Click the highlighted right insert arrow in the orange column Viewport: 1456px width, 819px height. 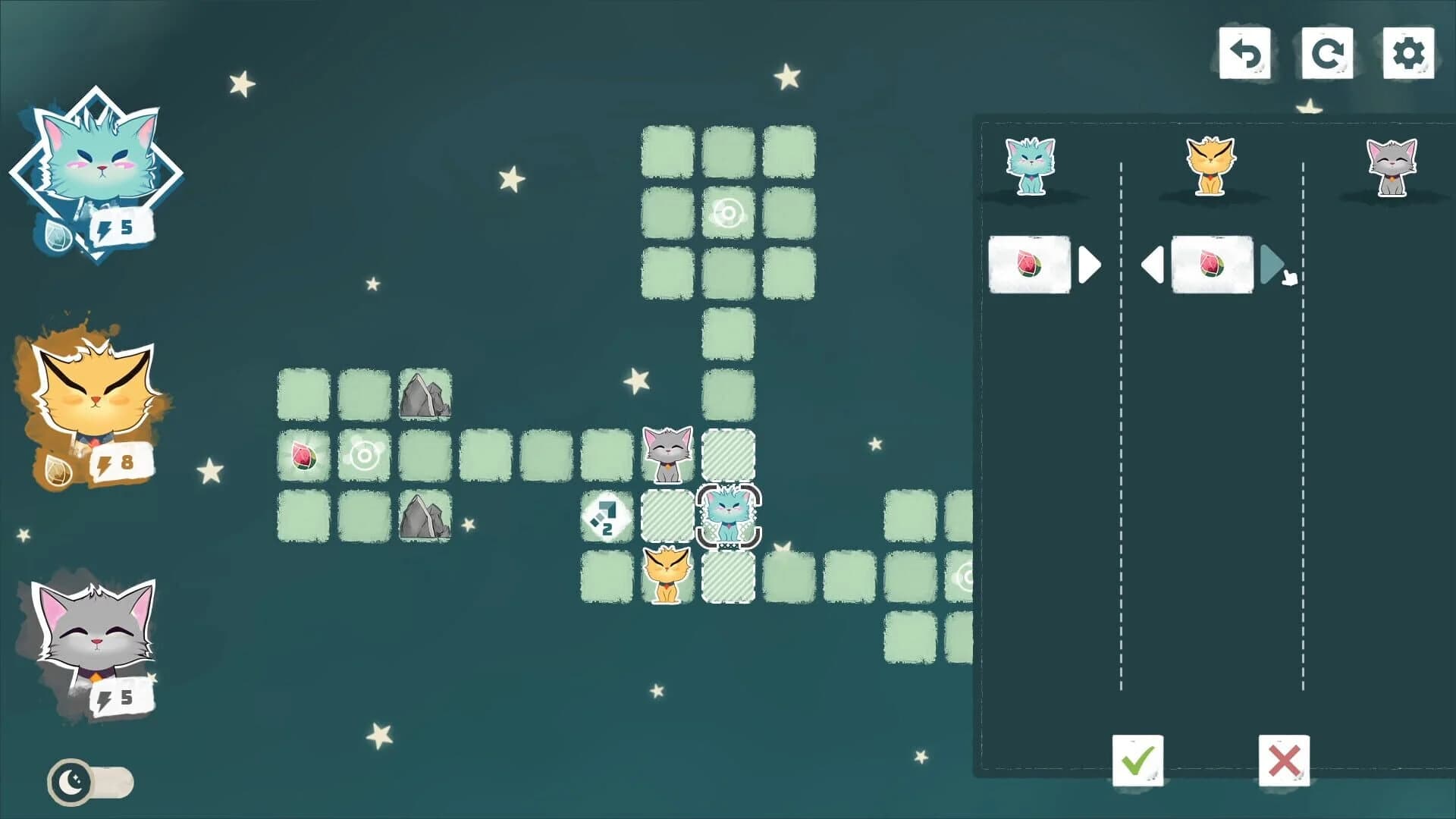[x=1272, y=264]
